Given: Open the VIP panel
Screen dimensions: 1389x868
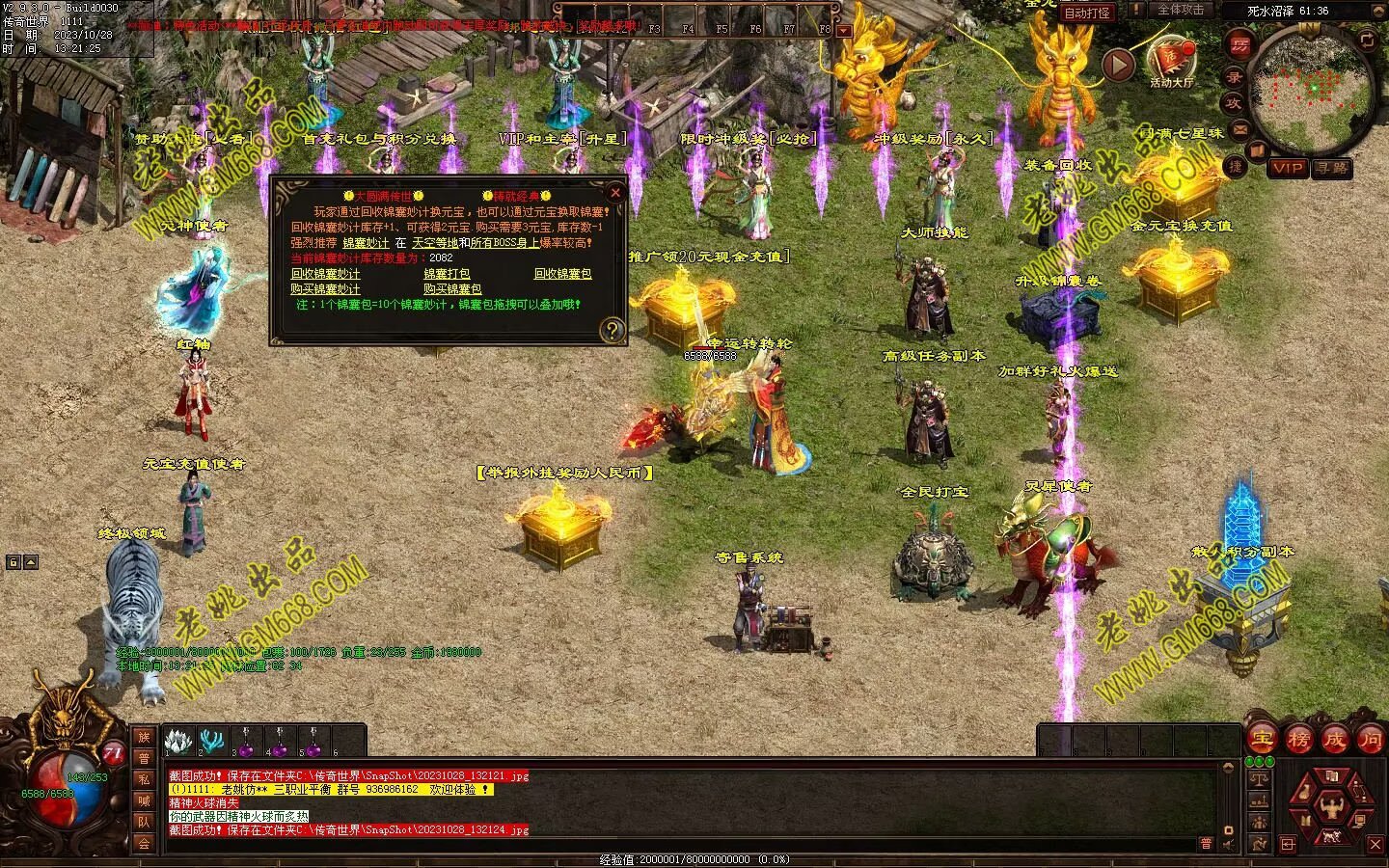Looking at the screenshot, I should [x=1287, y=168].
